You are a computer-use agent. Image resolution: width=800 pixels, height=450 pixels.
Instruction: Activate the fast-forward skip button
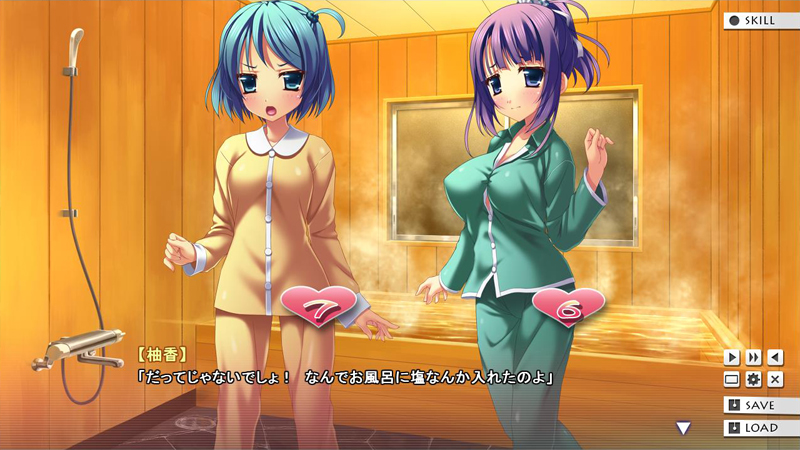click(753, 357)
